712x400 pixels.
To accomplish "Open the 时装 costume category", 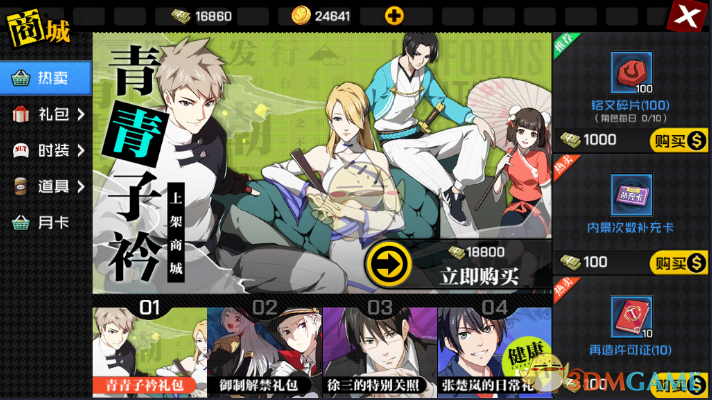I will [46, 150].
